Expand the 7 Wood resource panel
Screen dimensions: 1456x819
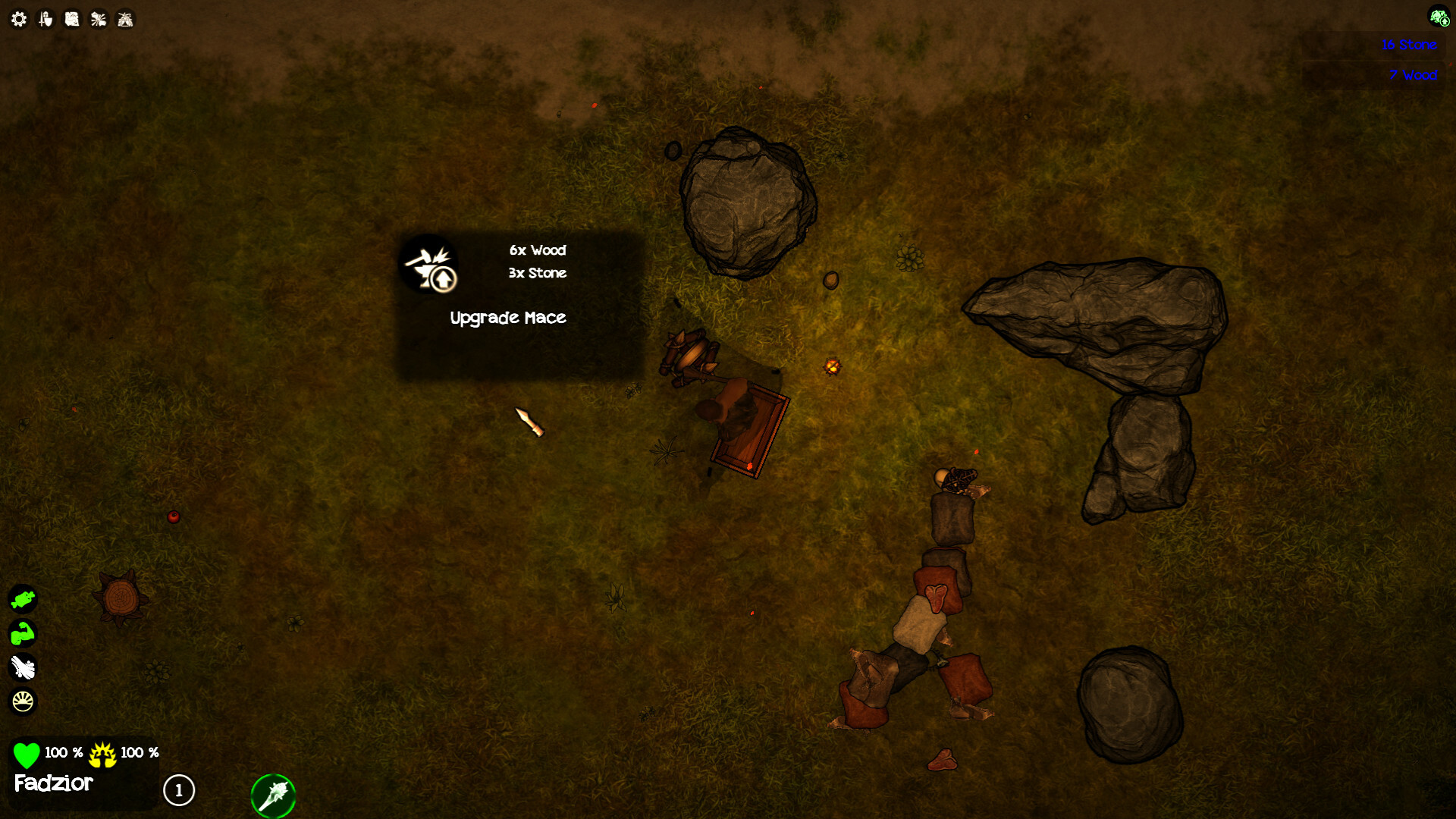pos(1414,75)
